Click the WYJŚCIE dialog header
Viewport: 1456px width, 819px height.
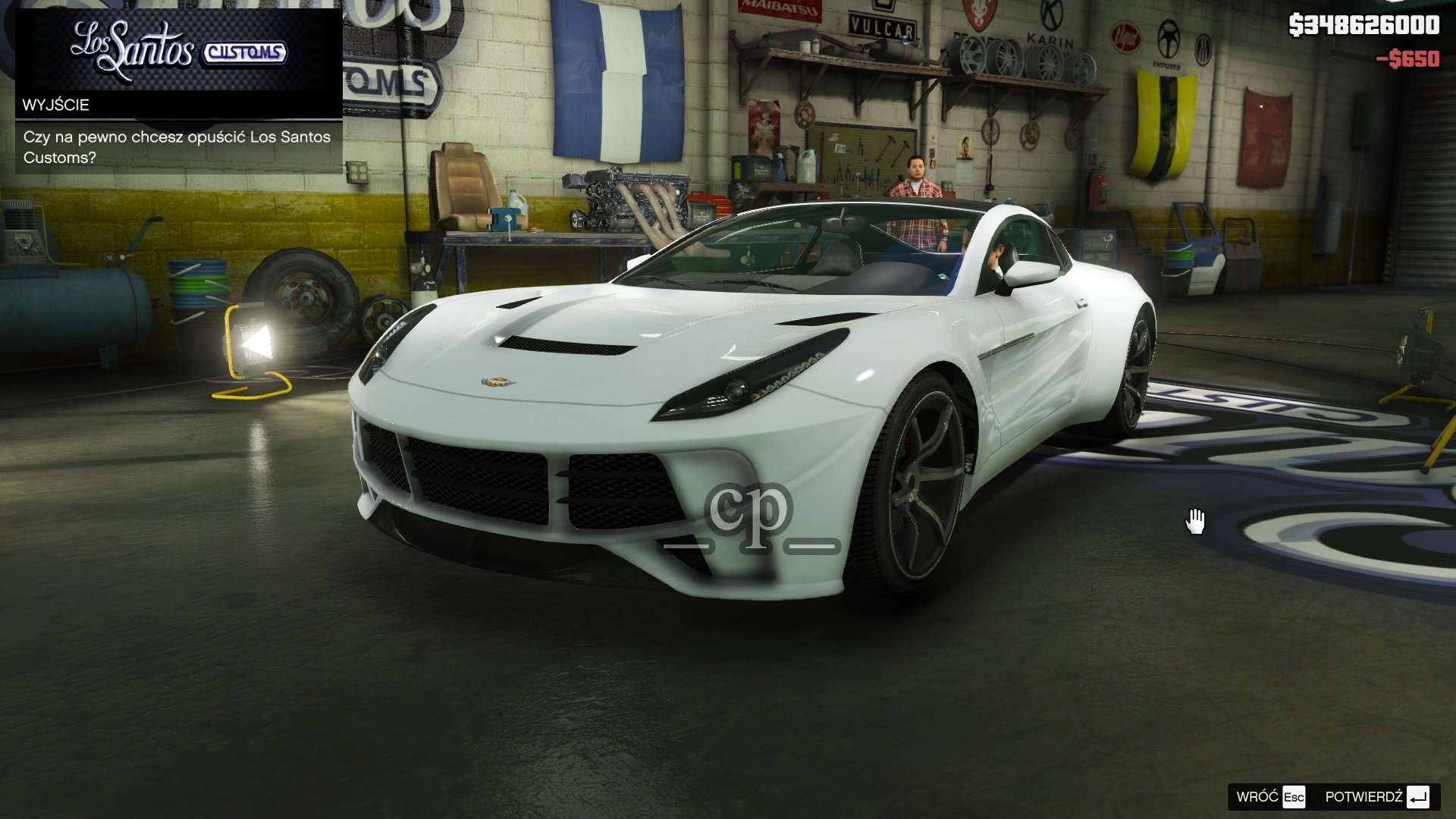[58, 105]
